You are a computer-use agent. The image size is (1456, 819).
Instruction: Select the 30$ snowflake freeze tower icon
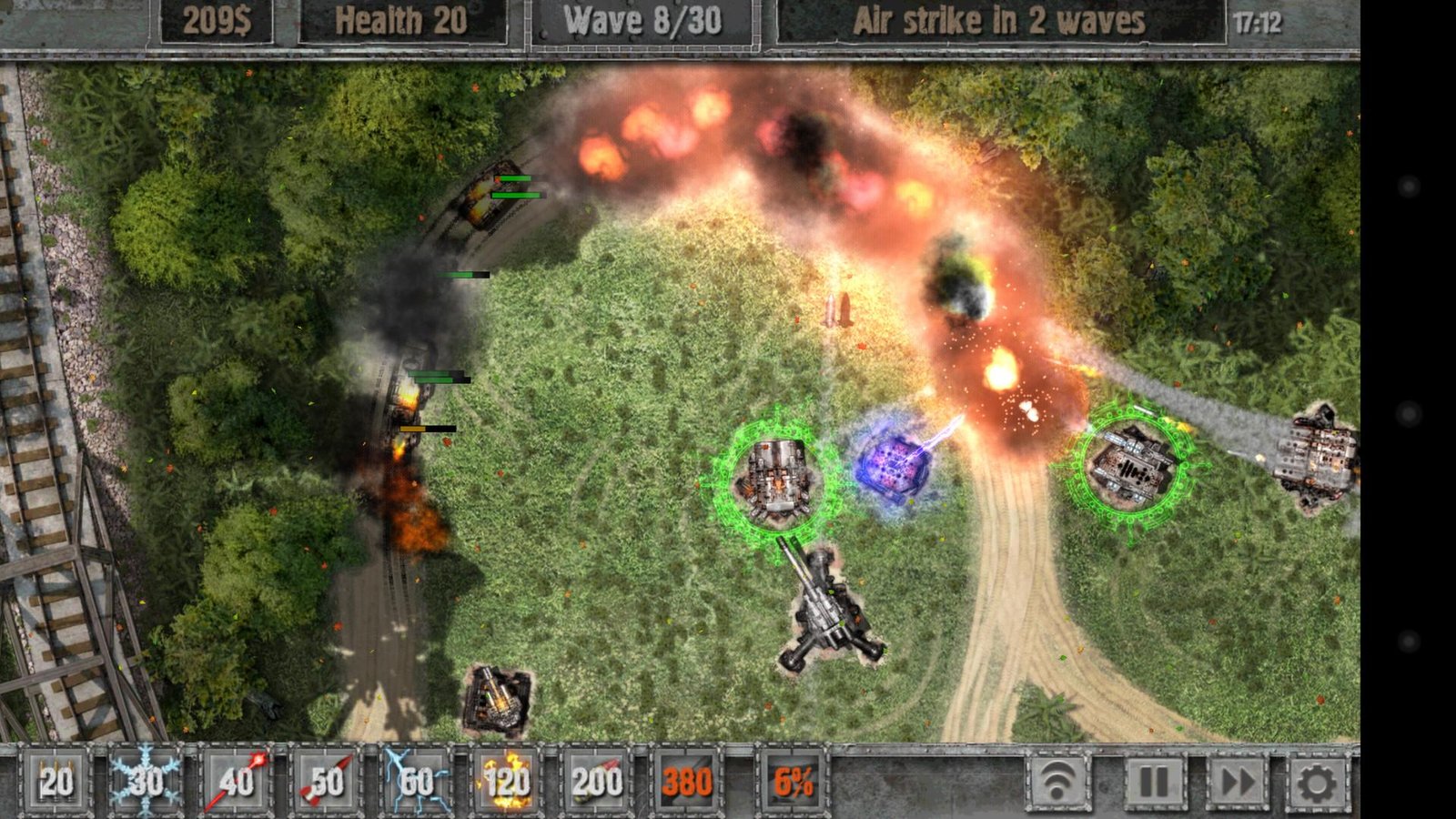(146, 779)
